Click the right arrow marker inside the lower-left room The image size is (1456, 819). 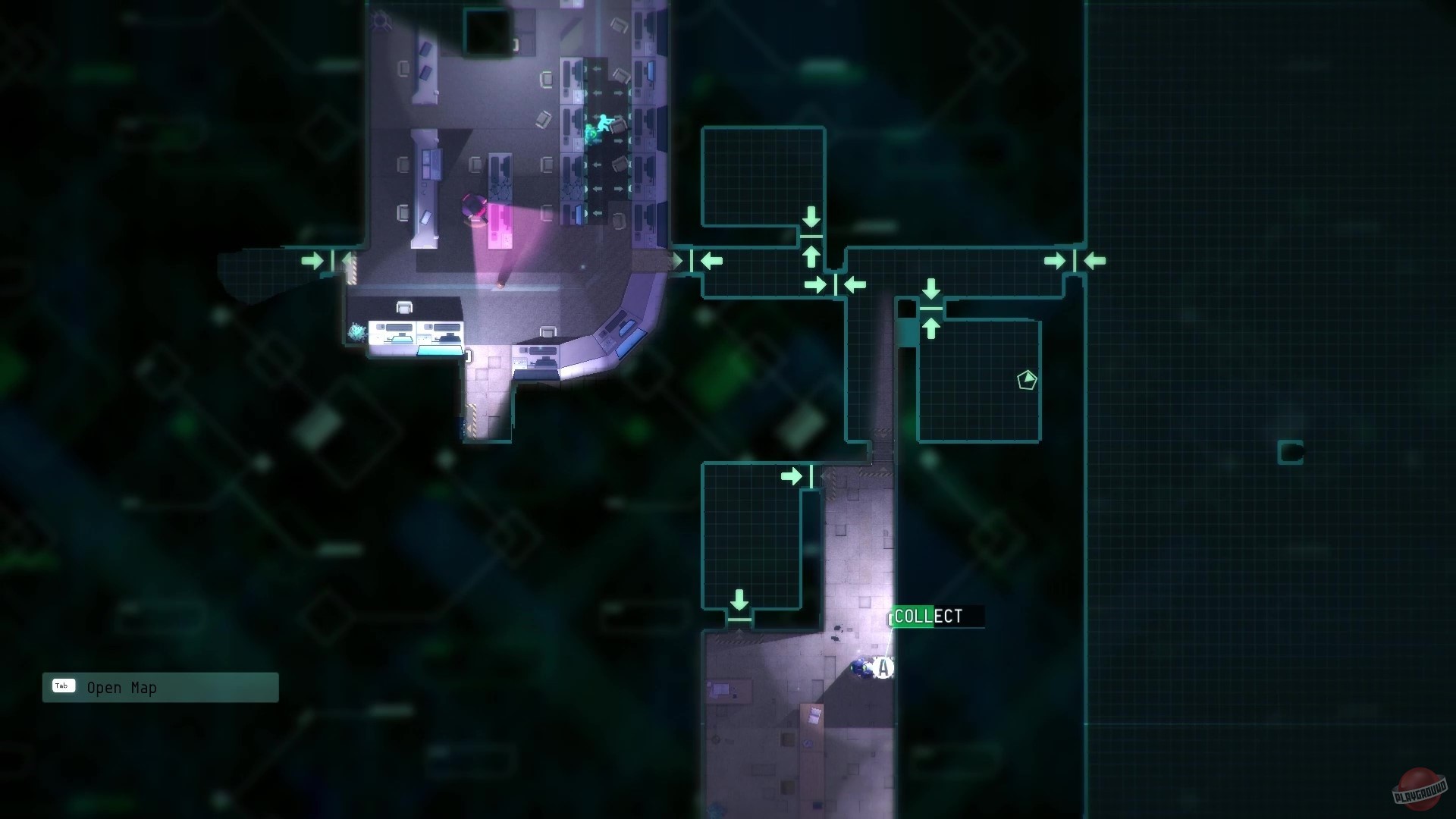[x=793, y=476]
